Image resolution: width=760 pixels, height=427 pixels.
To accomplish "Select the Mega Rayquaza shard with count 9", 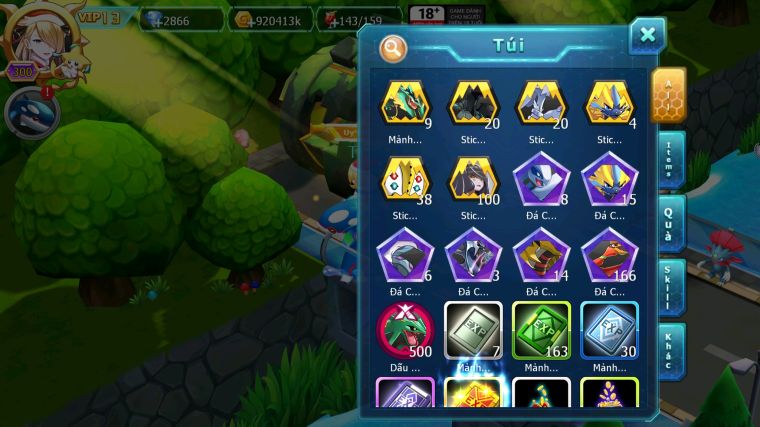I will 405,104.
